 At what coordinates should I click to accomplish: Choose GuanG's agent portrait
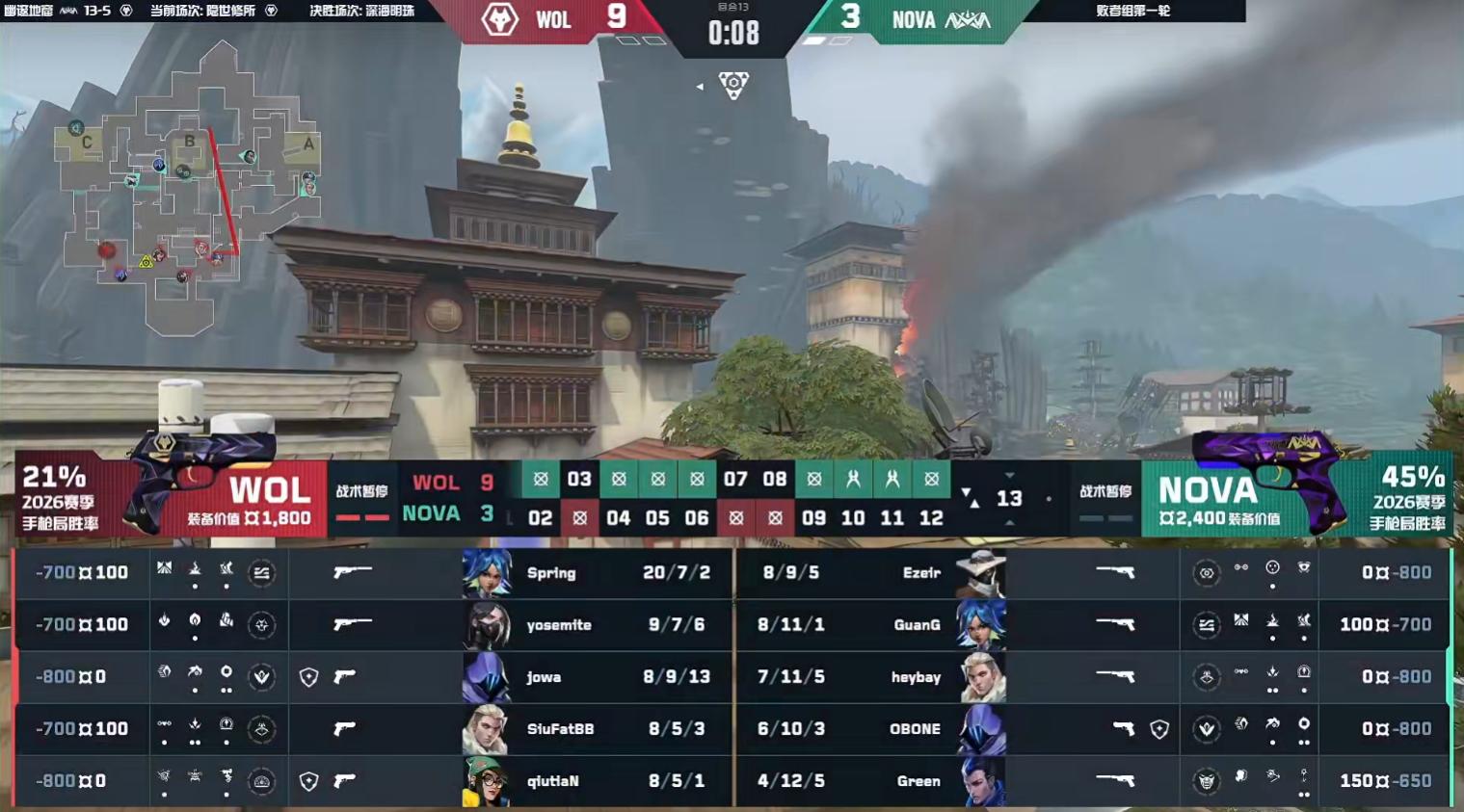coord(981,625)
